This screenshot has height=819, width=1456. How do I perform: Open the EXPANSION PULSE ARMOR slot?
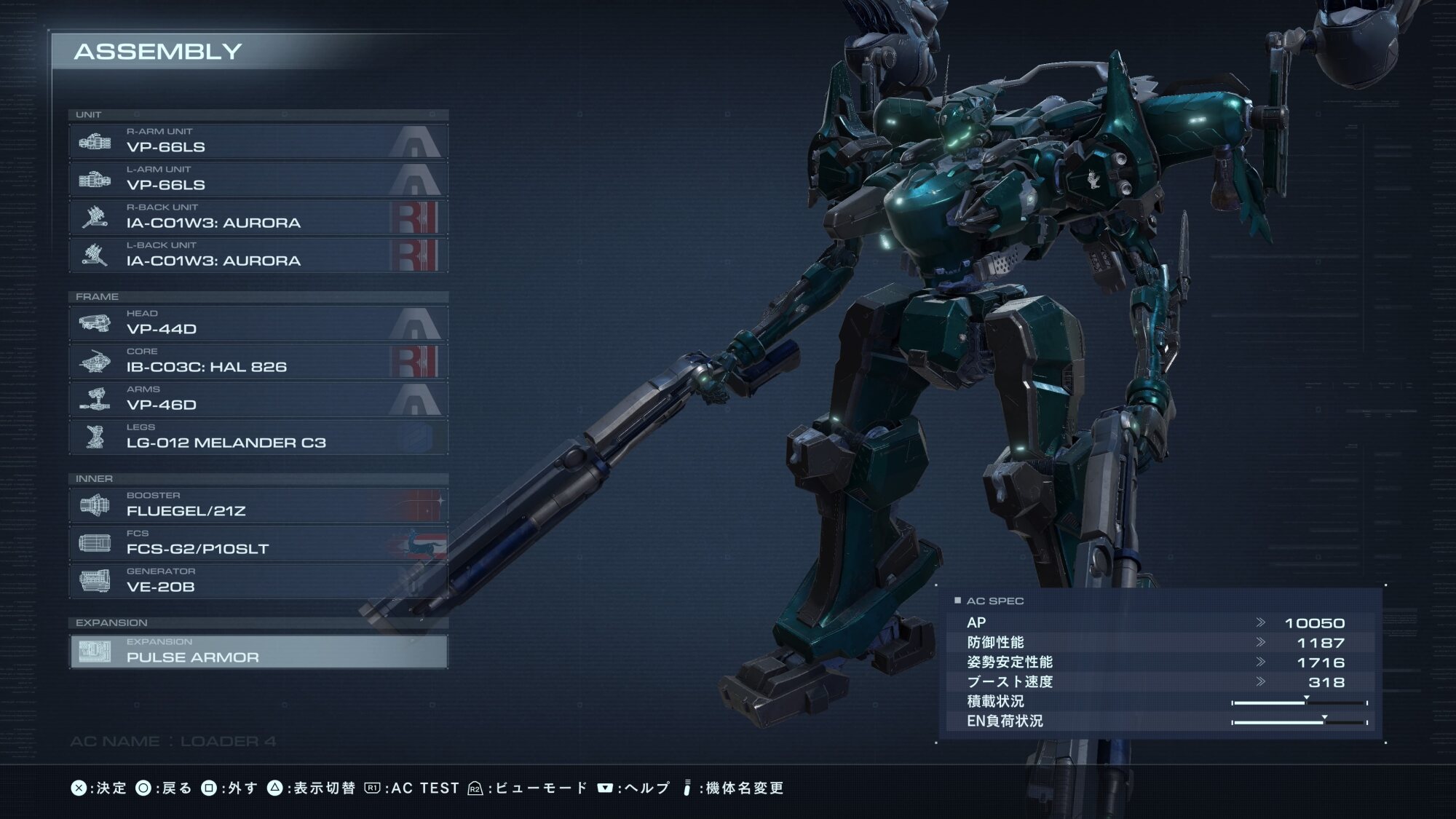click(x=258, y=652)
